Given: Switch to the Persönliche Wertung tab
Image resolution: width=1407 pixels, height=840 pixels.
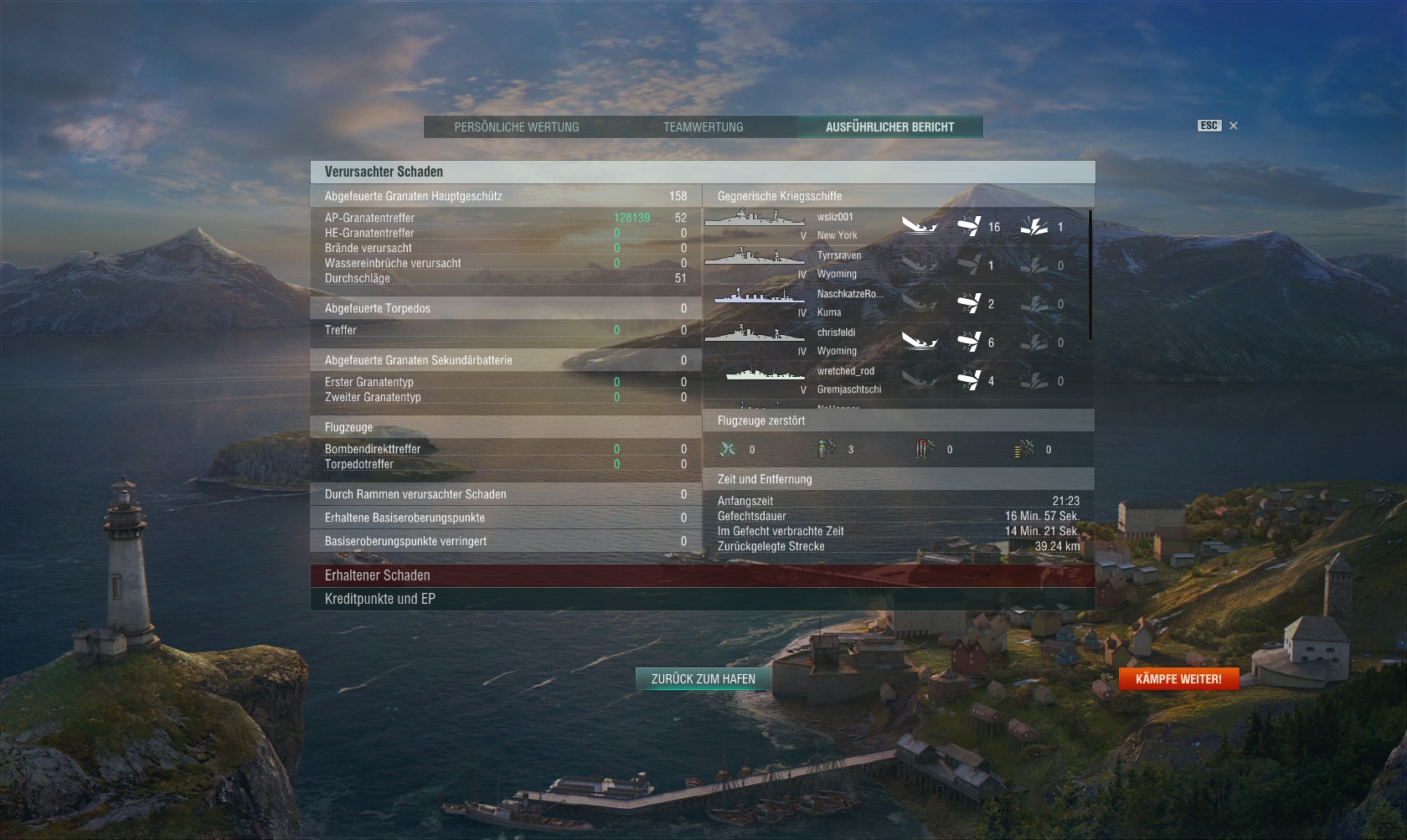Looking at the screenshot, I should click(x=517, y=127).
